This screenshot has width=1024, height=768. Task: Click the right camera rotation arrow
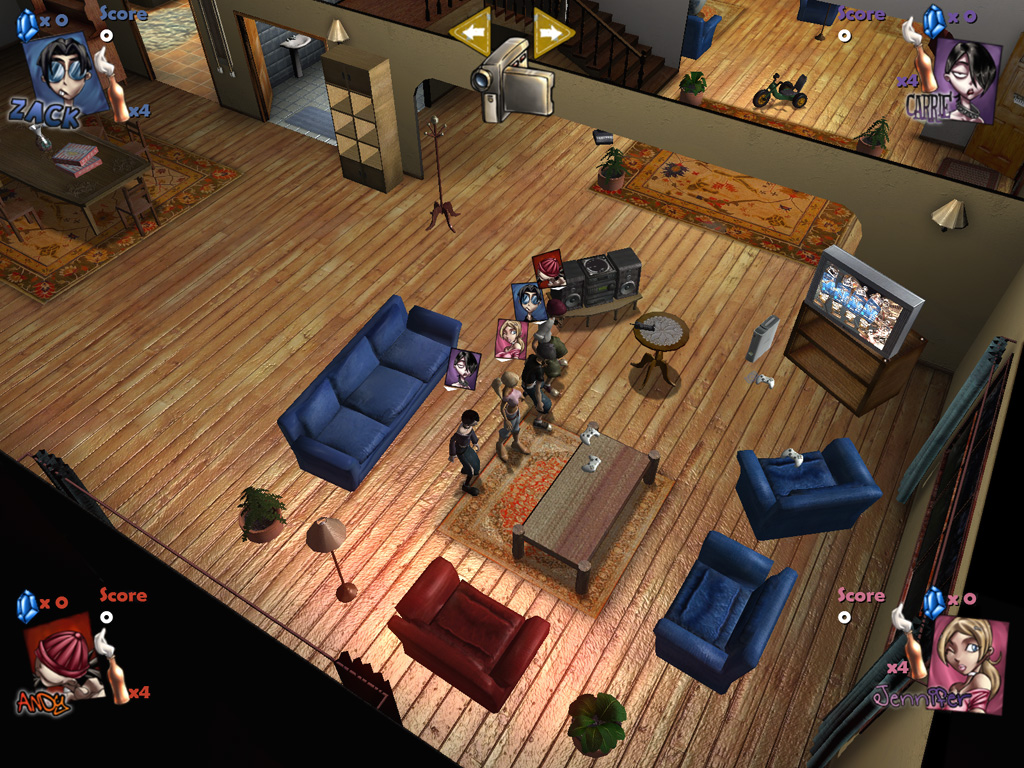(x=554, y=32)
